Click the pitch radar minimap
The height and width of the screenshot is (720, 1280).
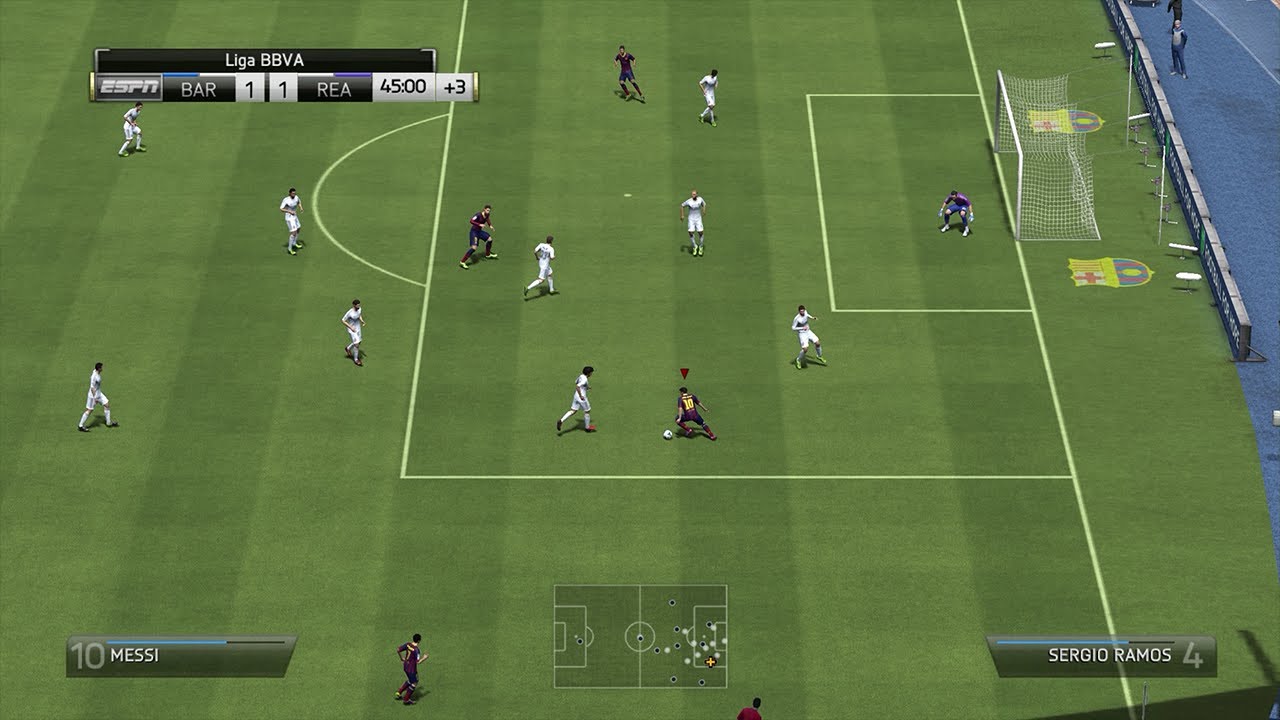(x=640, y=636)
